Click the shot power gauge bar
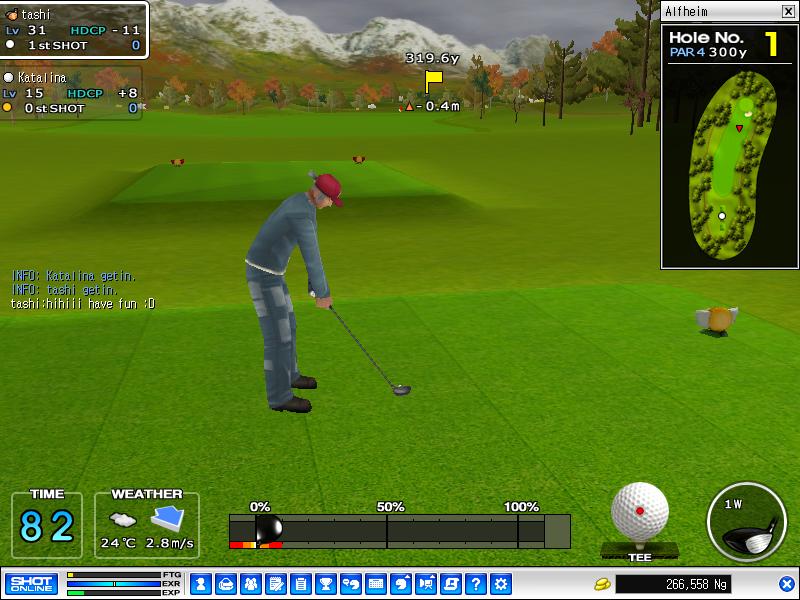This screenshot has width=800, height=600. [x=400, y=531]
